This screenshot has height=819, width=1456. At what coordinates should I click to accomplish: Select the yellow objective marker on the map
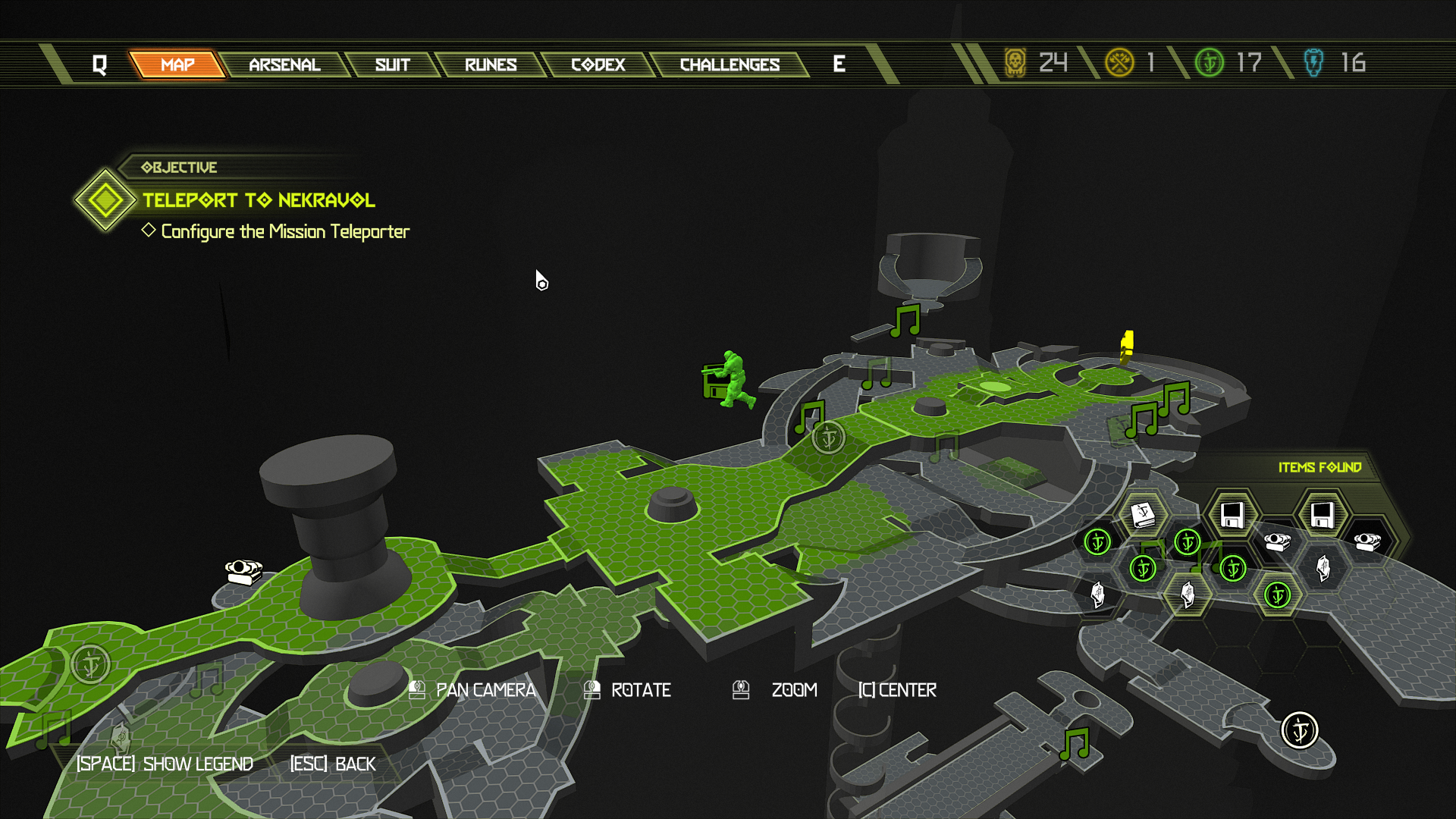1127,347
